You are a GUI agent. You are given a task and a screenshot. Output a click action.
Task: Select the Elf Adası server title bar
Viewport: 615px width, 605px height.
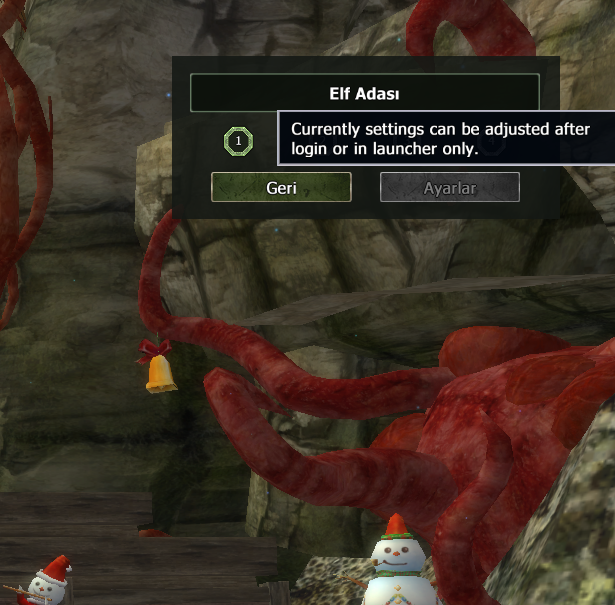click(x=364, y=93)
